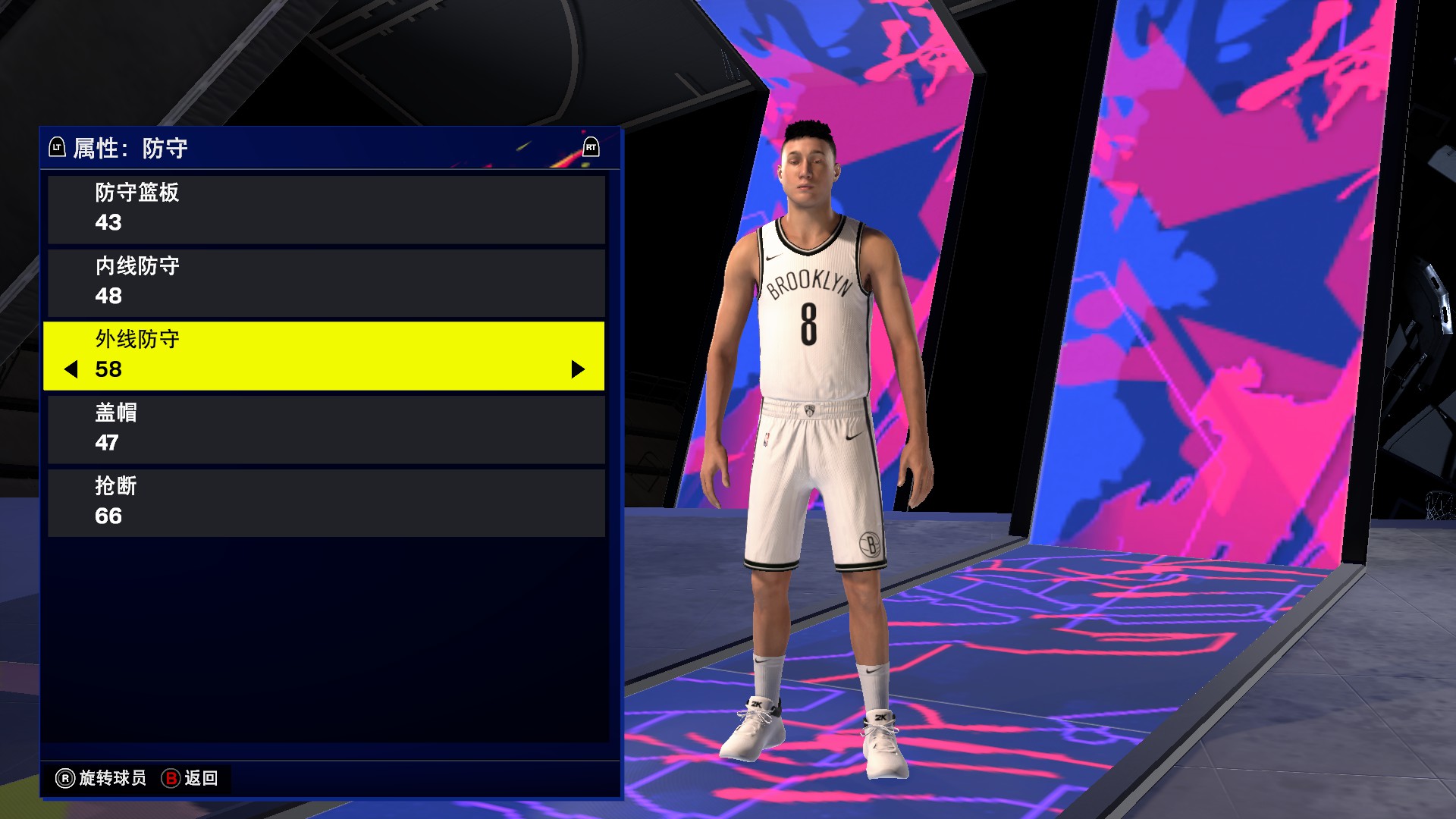Click the 返回 label text
1456x819 pixels.
tap(200, 778)
